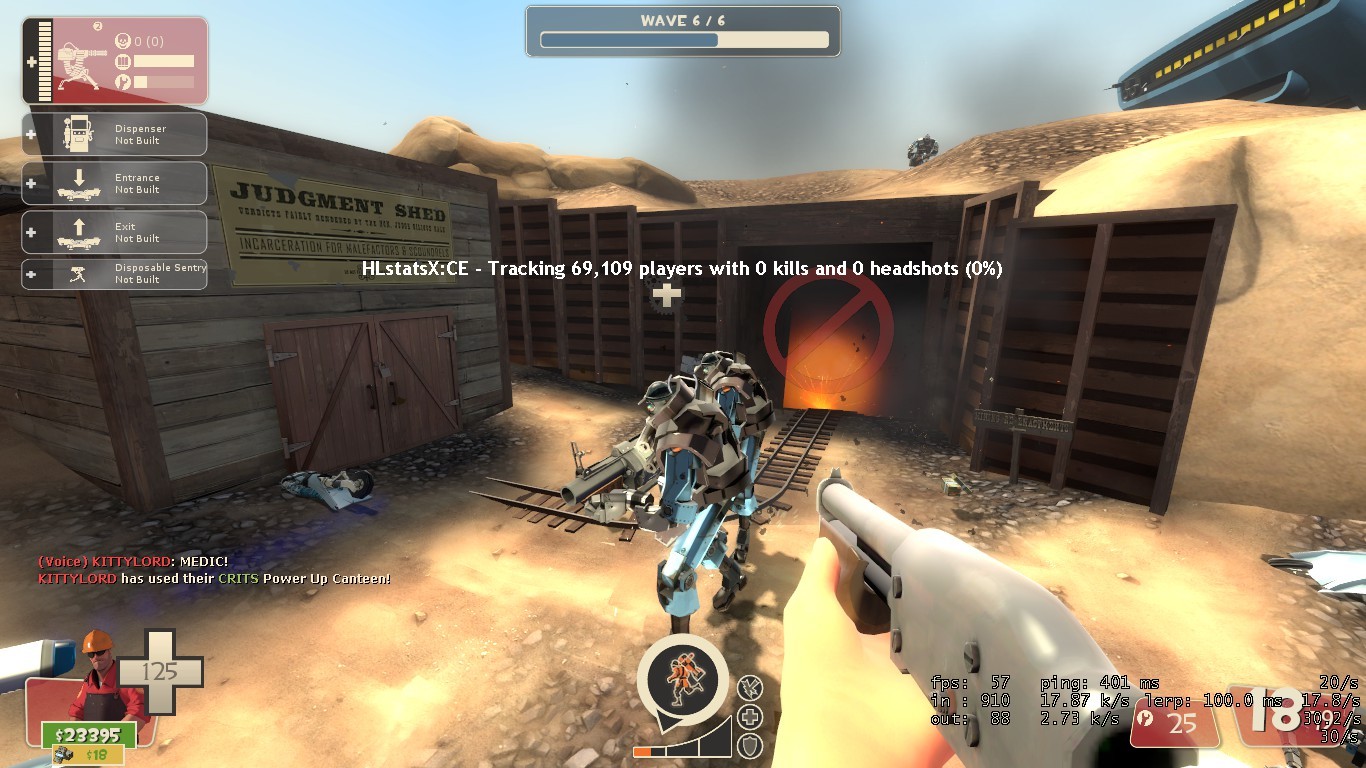Click the crit lightning canteen icon
This screenshot has height=768, width=1366.
[749, 687]
